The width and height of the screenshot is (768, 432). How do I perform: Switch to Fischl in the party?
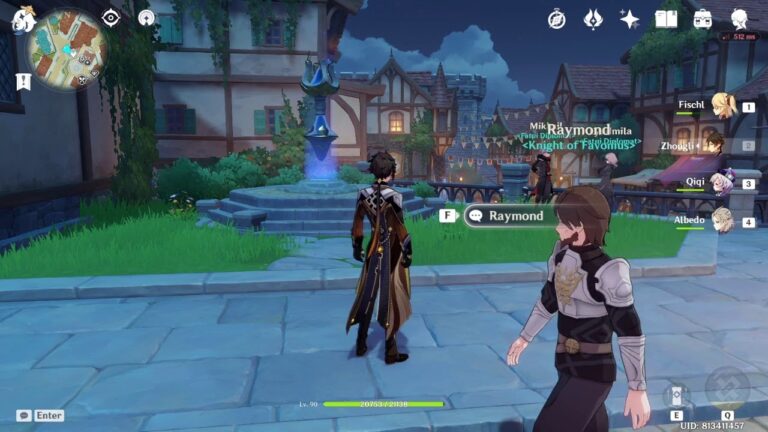point(722,106)
